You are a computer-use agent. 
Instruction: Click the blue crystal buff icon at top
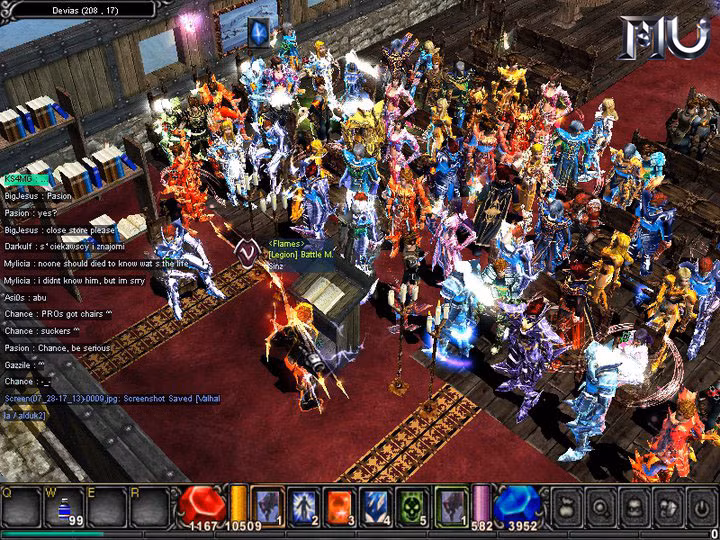click(x=259, y=32)
